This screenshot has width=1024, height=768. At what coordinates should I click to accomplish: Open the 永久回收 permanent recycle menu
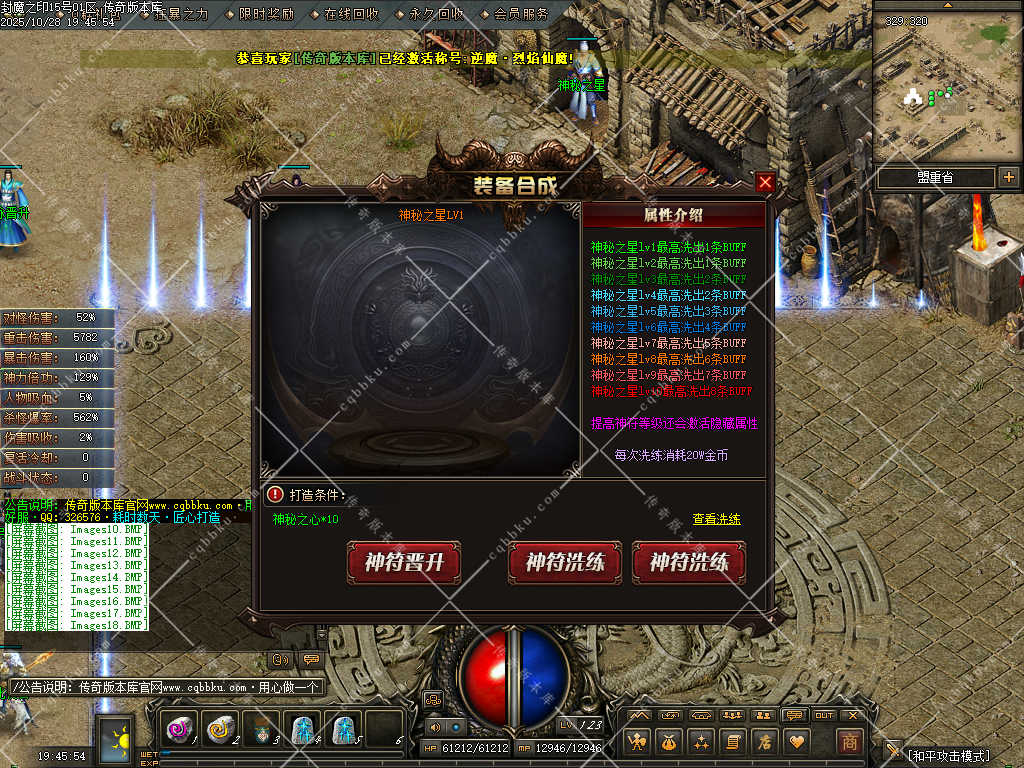pyautogui.click(x=436, y=14)
